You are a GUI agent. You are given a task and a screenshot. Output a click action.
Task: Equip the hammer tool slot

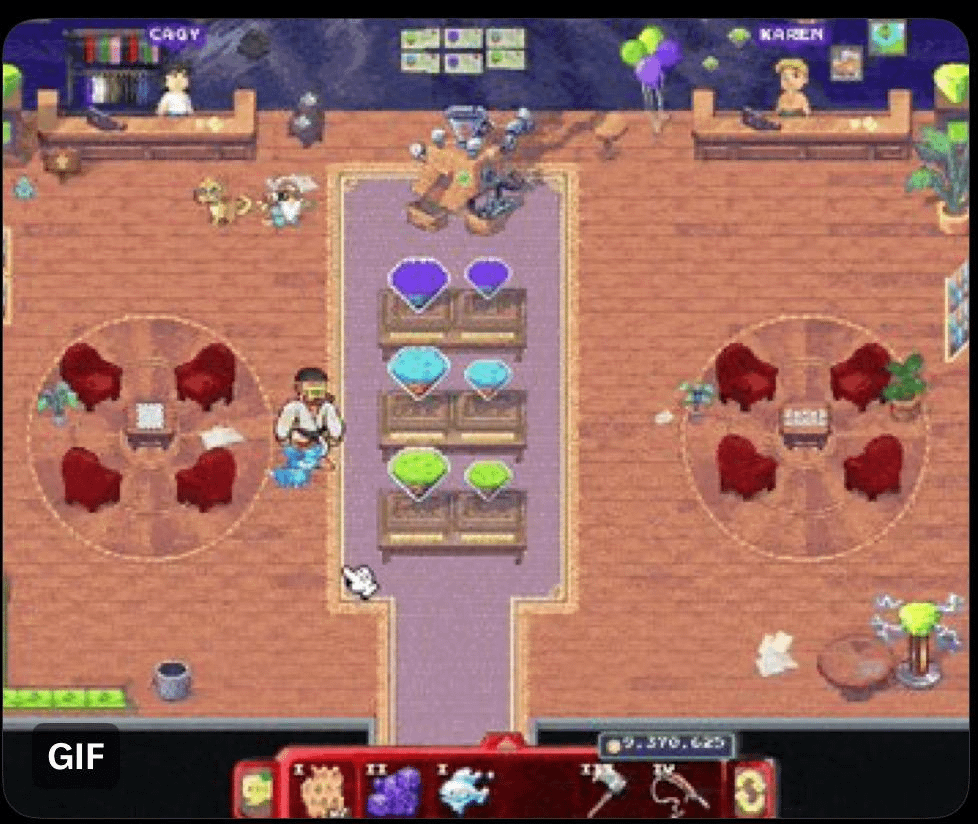point(606,790)
